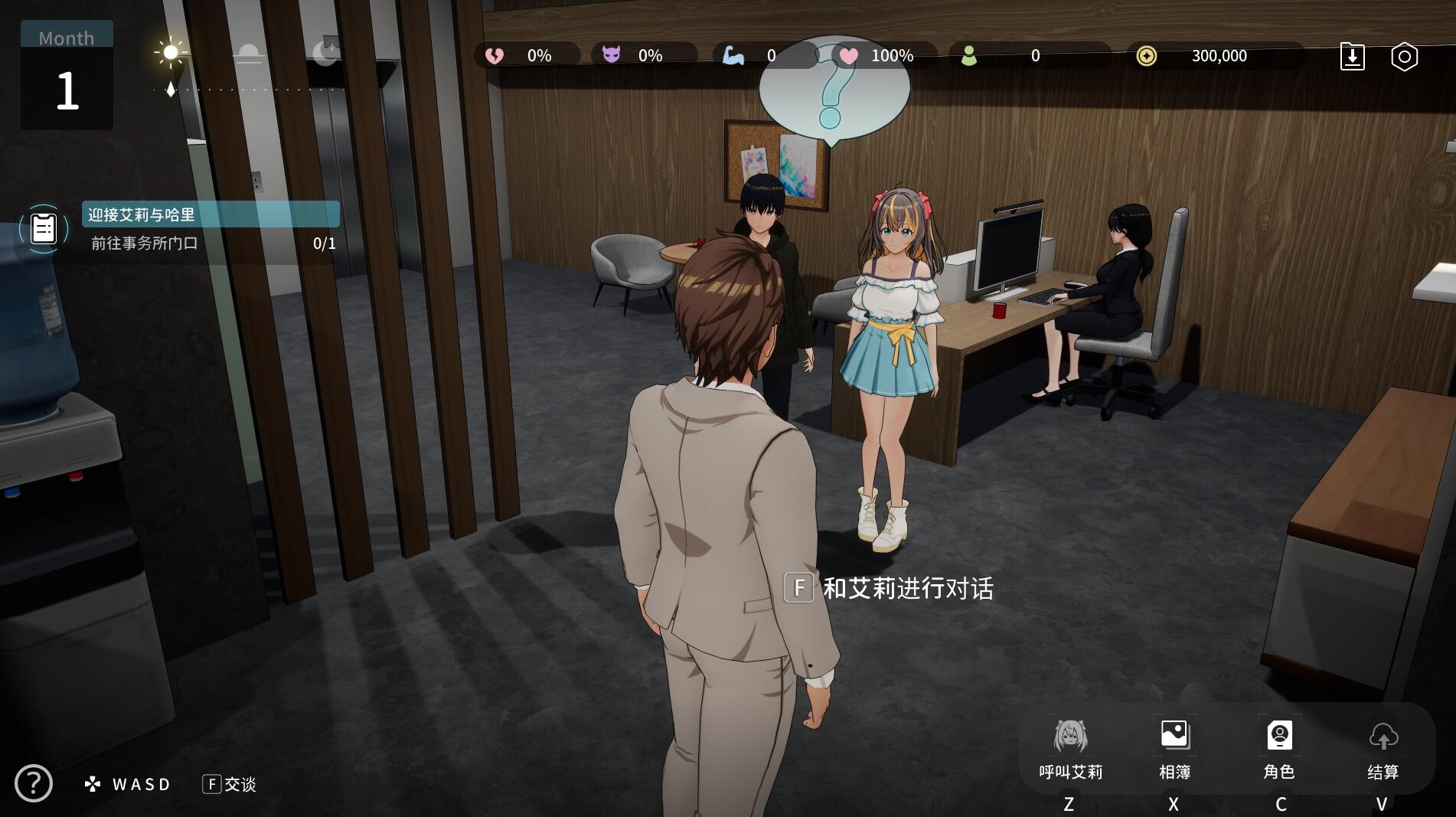Select the sunset evening phase icon
The image size is (1456, 817).
[x=248, y=54]
